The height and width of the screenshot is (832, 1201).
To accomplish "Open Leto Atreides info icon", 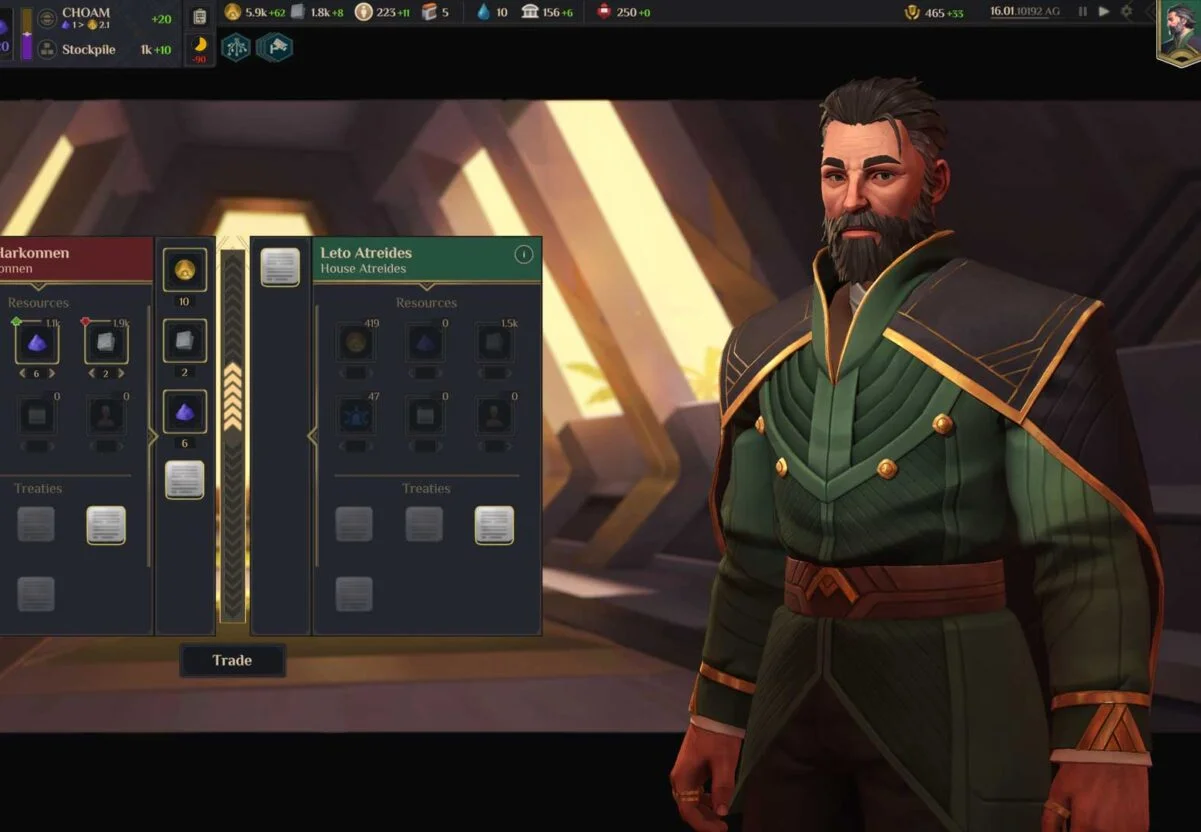I will coord(523,254).
